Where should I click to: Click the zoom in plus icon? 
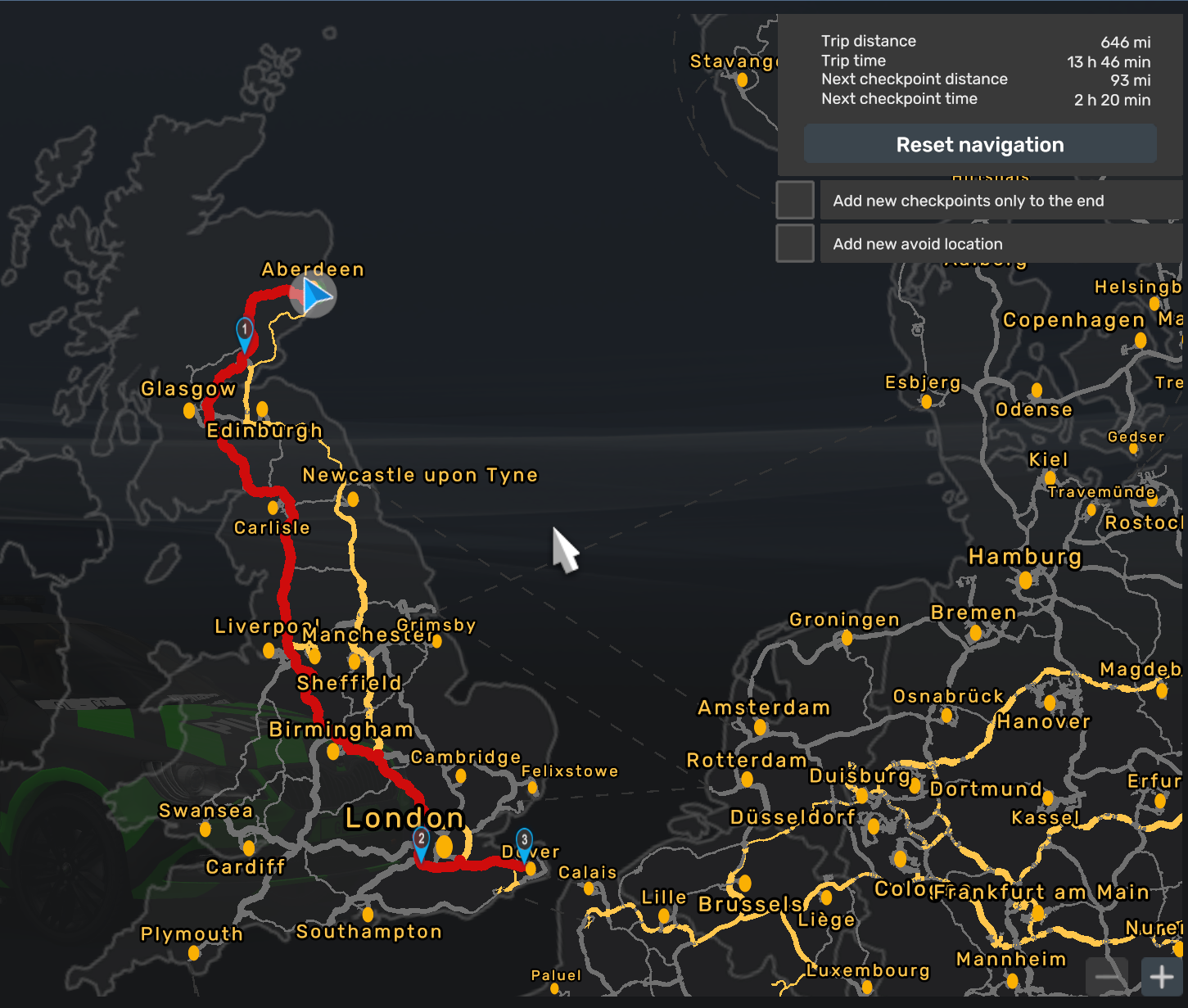(x=1161, y=976)
